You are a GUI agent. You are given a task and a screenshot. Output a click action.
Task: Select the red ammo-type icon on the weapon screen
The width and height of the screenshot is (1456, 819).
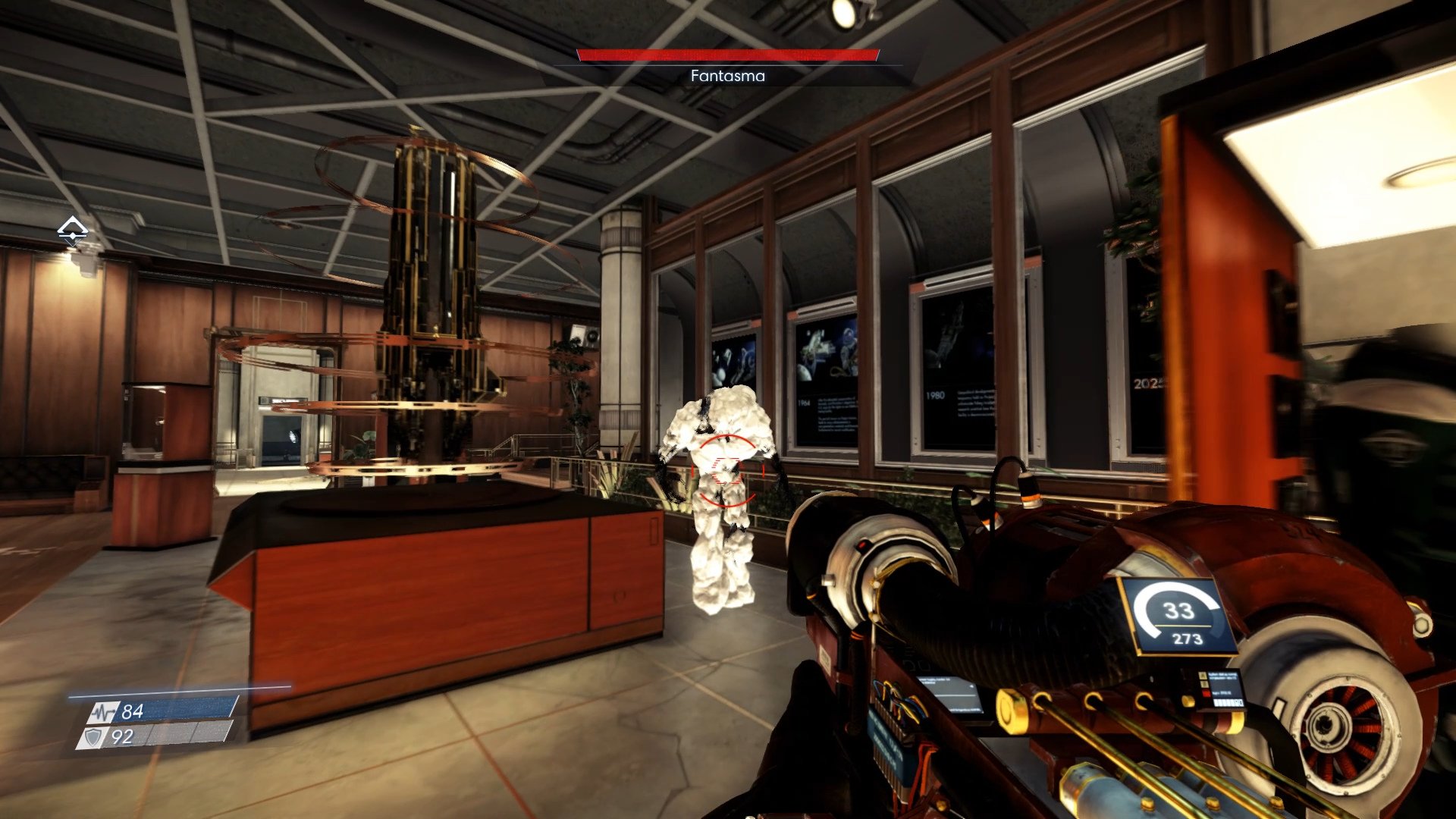click(1207, 694)
